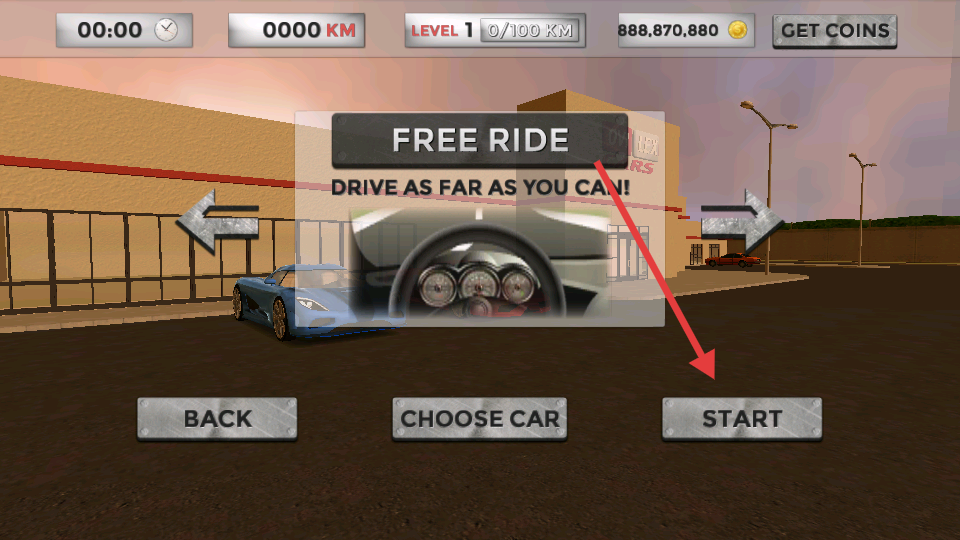
Task: Switch to the previous game mode with left arrow
Action: pos(218,220)
